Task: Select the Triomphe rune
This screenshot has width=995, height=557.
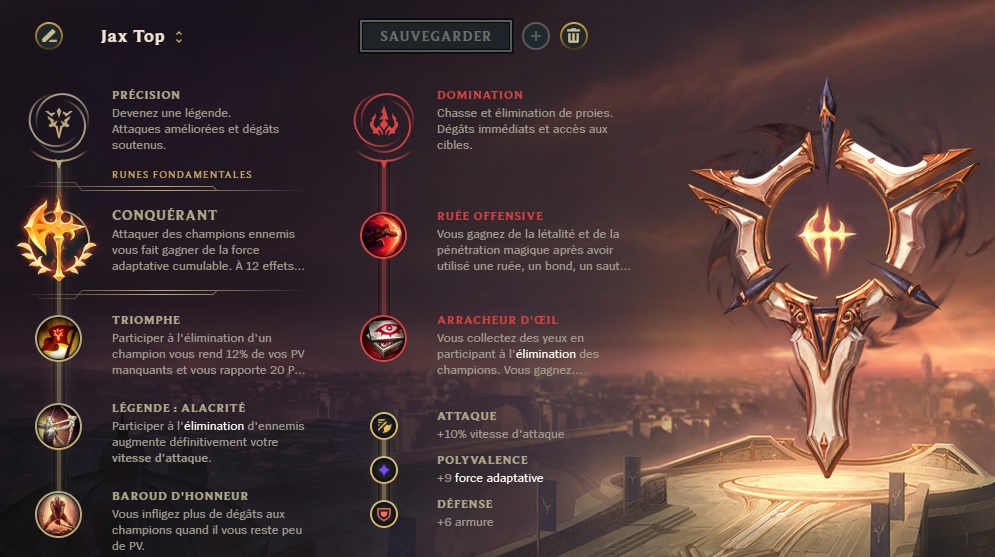Action: [x=58, y=338]
